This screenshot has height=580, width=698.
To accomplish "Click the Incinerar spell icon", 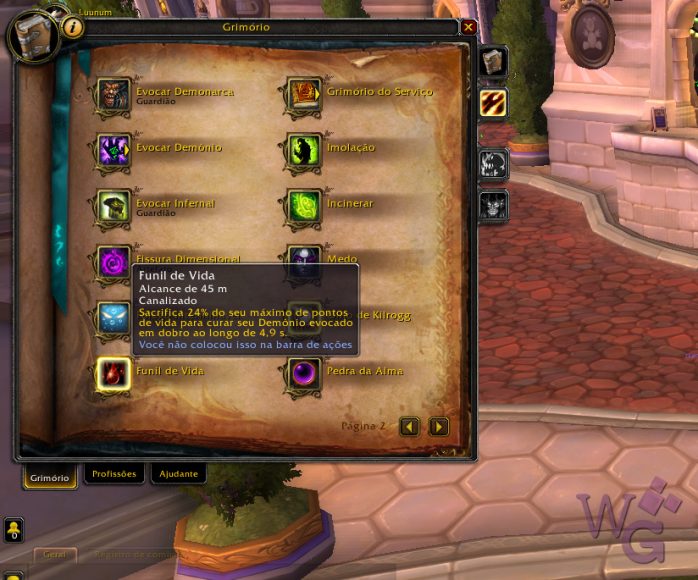I will pyautogui.click(x=303, y=206).
